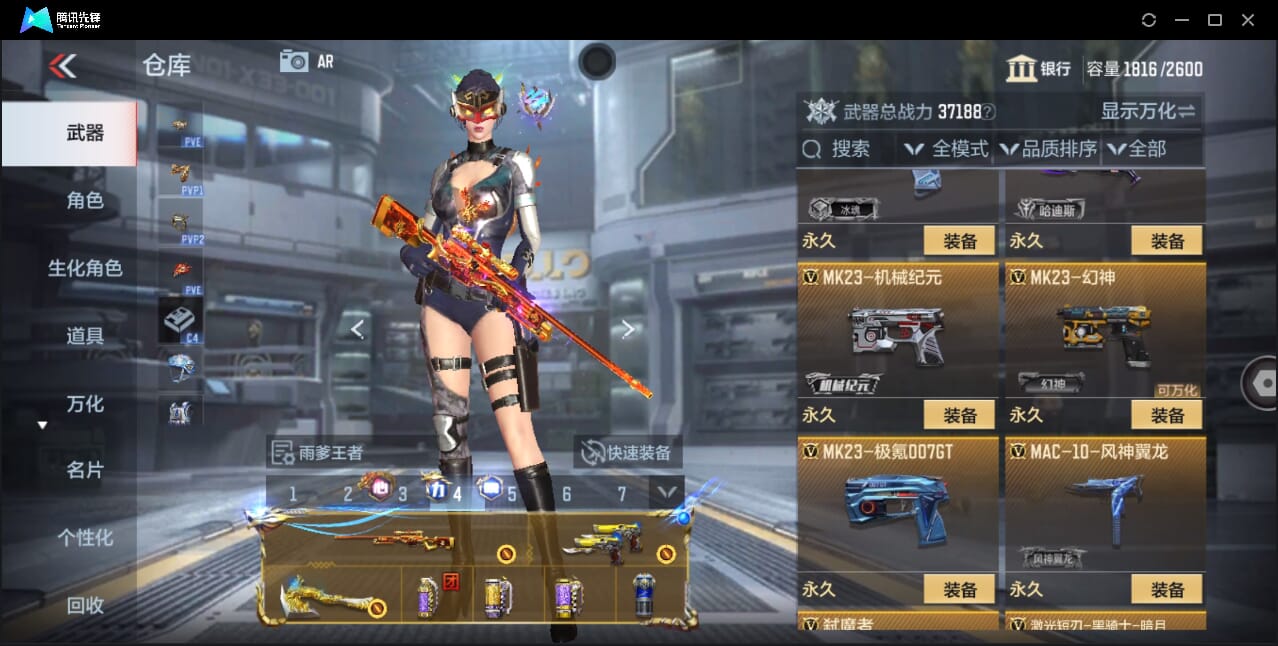Viewport: 1278px width, 646px height.
Task: Equip the MK23-幻神 pistol
Action: pyautogui.click(x=1167, y=414)
